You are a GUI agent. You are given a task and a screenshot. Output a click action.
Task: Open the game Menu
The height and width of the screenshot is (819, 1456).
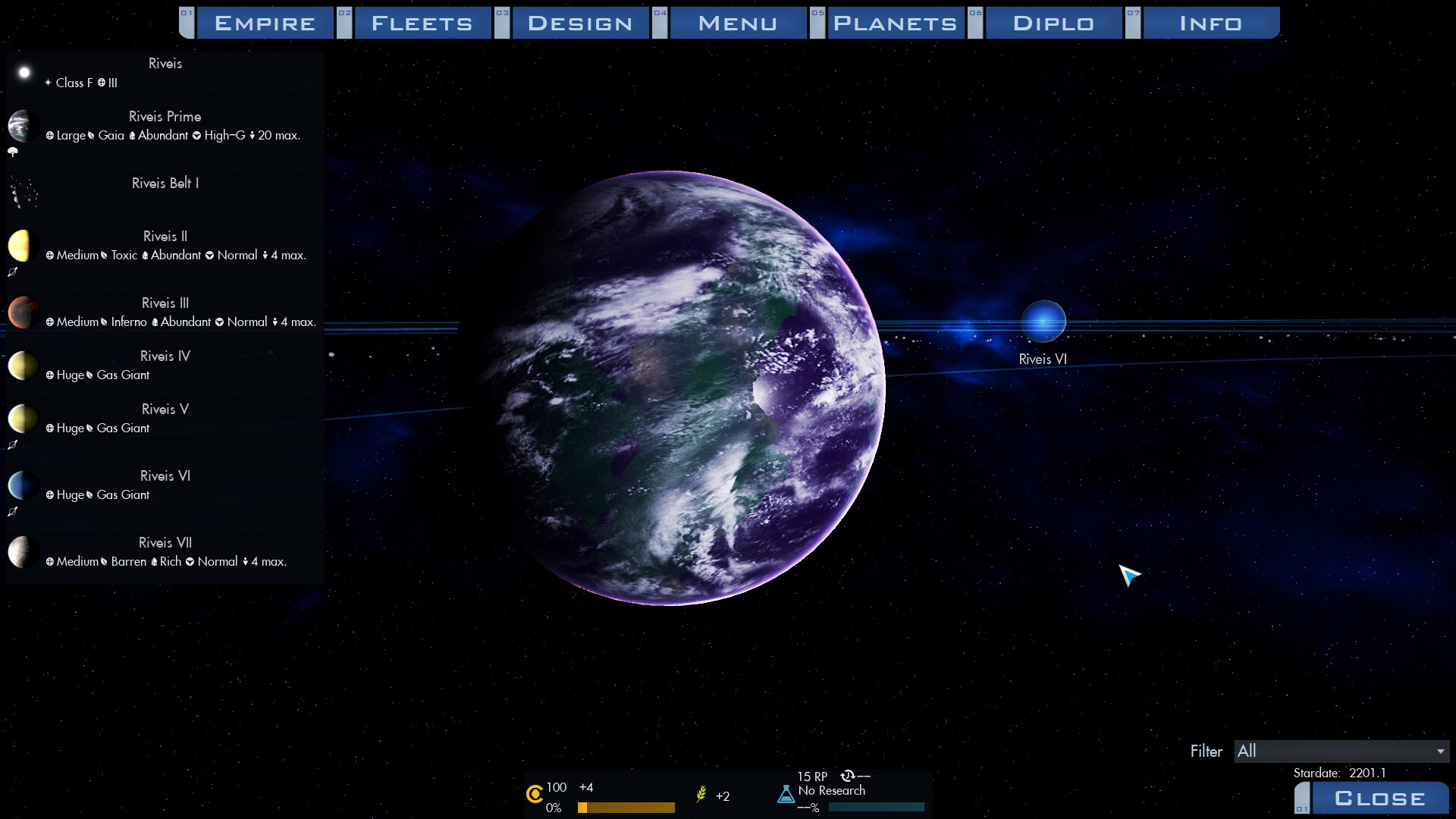pyautogui.click(x=738, y=23)
